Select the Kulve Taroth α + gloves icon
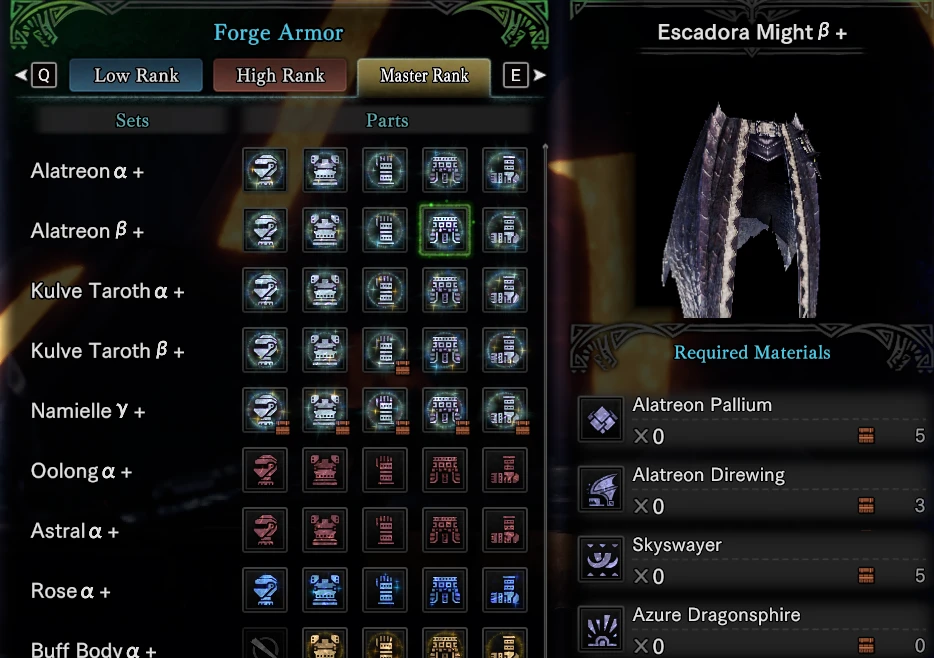Image resolution: width=934 pixels, height=658 pixels. click(x=385, y=291)
